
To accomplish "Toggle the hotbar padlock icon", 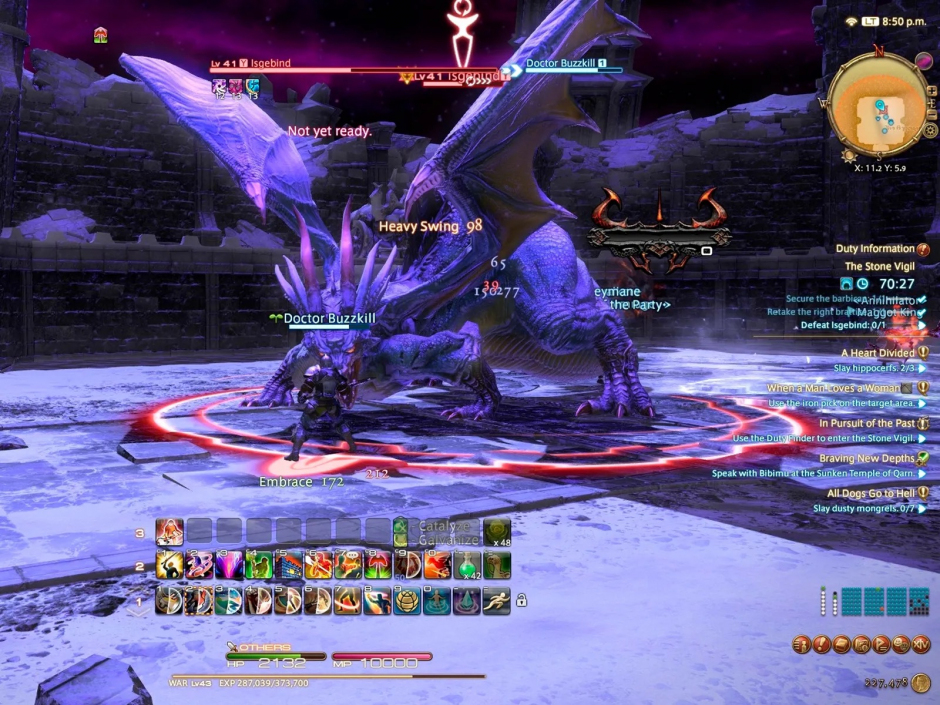I will [520, 601].
